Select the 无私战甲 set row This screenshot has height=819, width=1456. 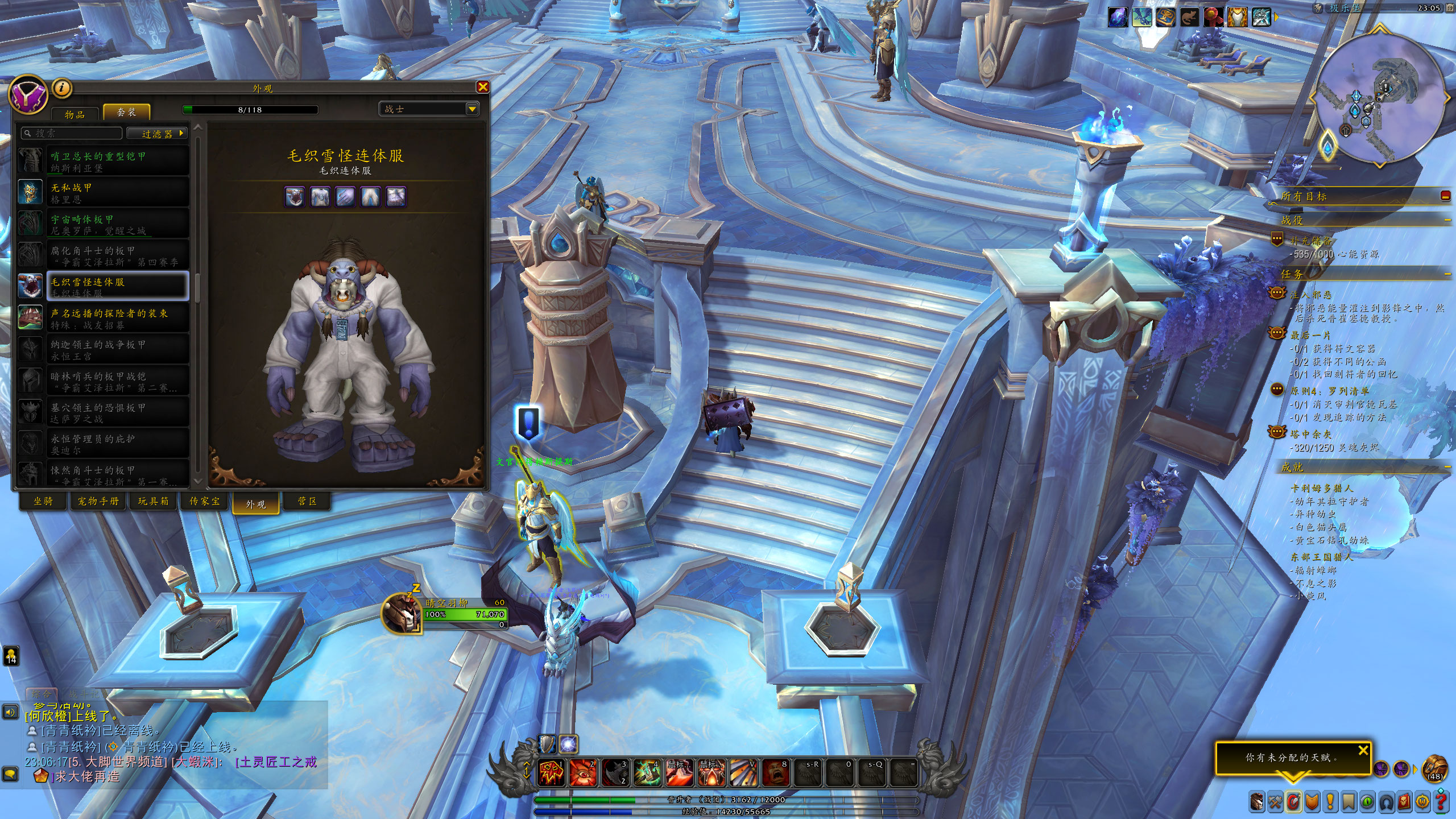click(x=104, y=193)
